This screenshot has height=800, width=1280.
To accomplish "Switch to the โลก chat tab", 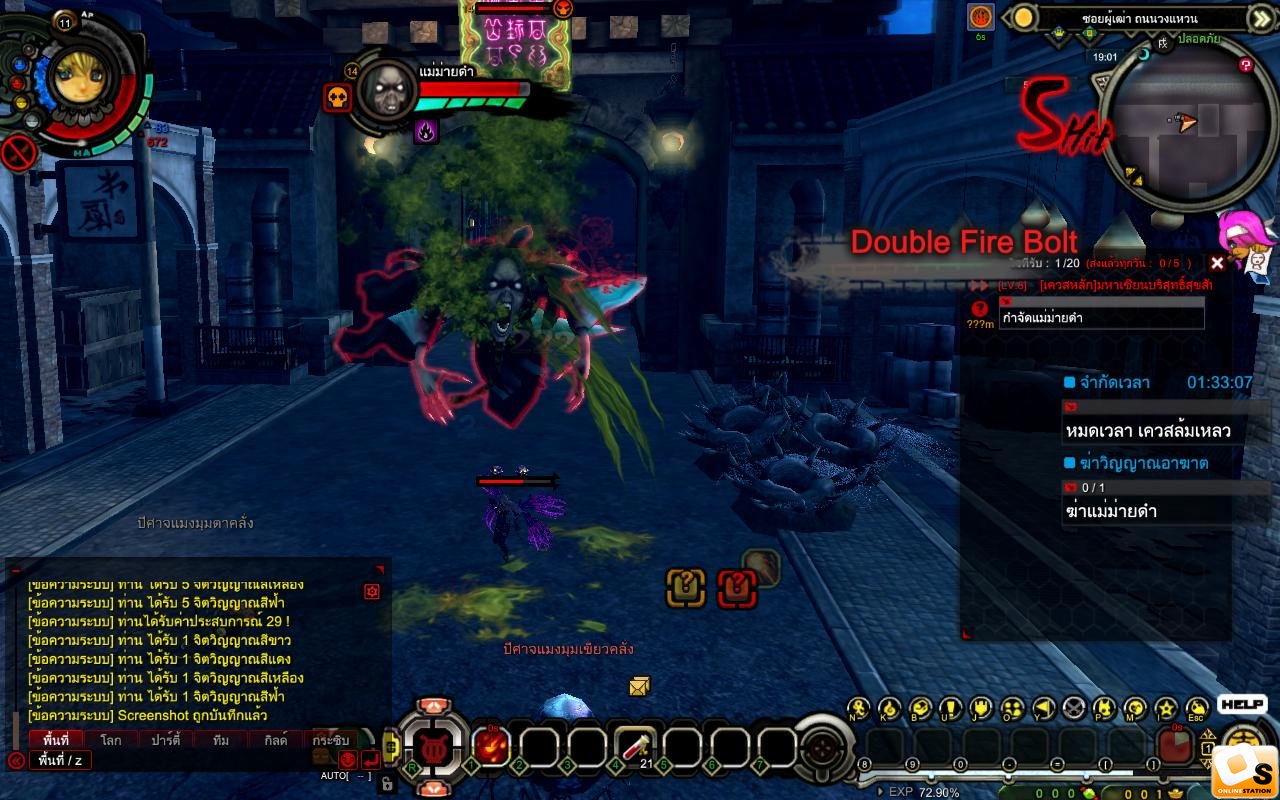I will click(x=111, y=740).
